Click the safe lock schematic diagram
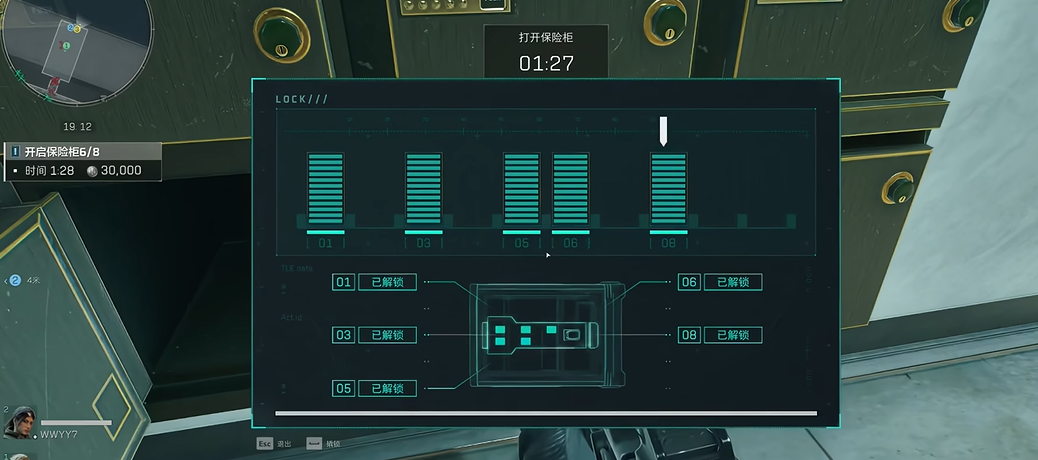 coord(545,335)
